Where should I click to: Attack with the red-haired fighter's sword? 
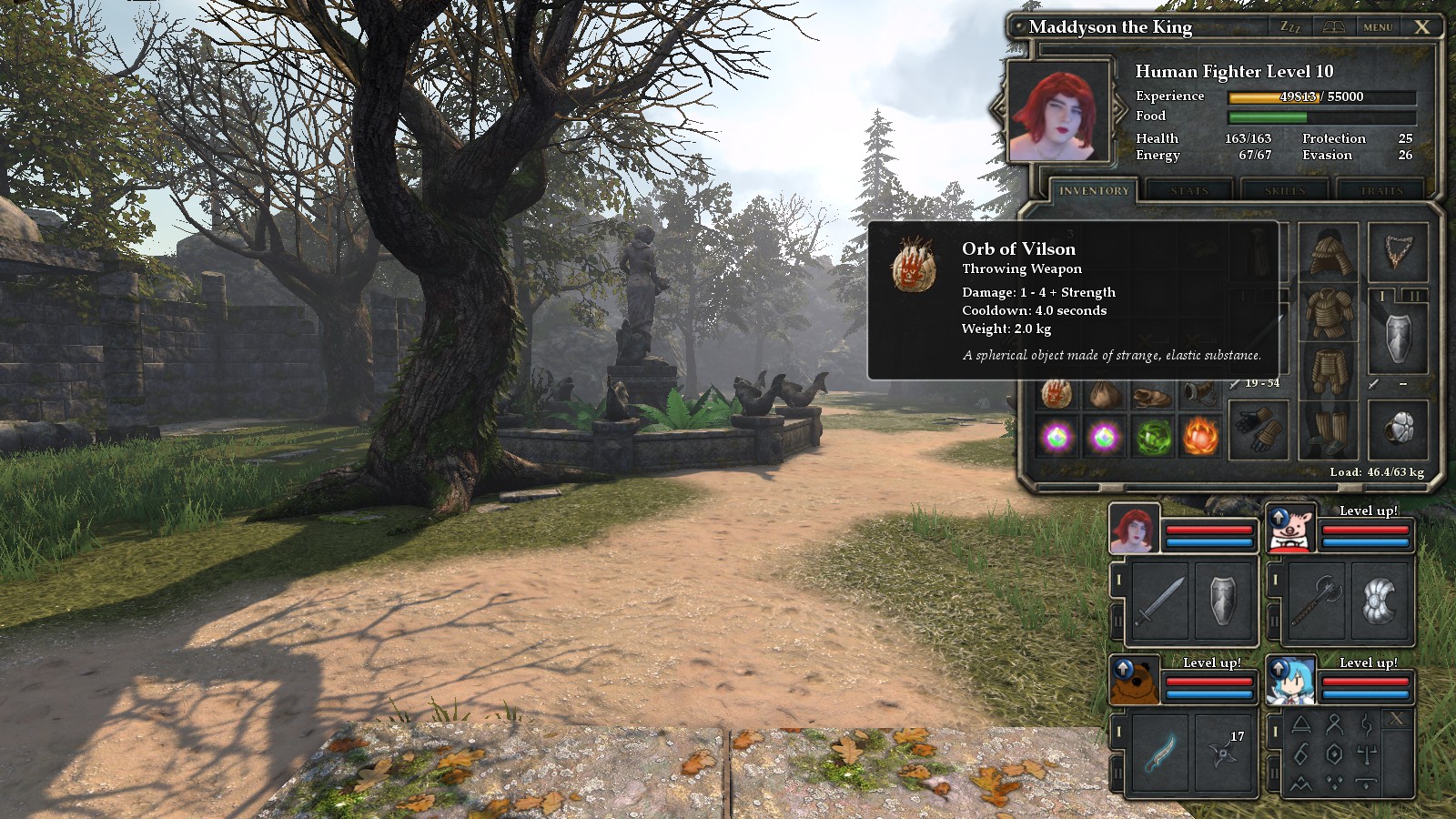1160,601
